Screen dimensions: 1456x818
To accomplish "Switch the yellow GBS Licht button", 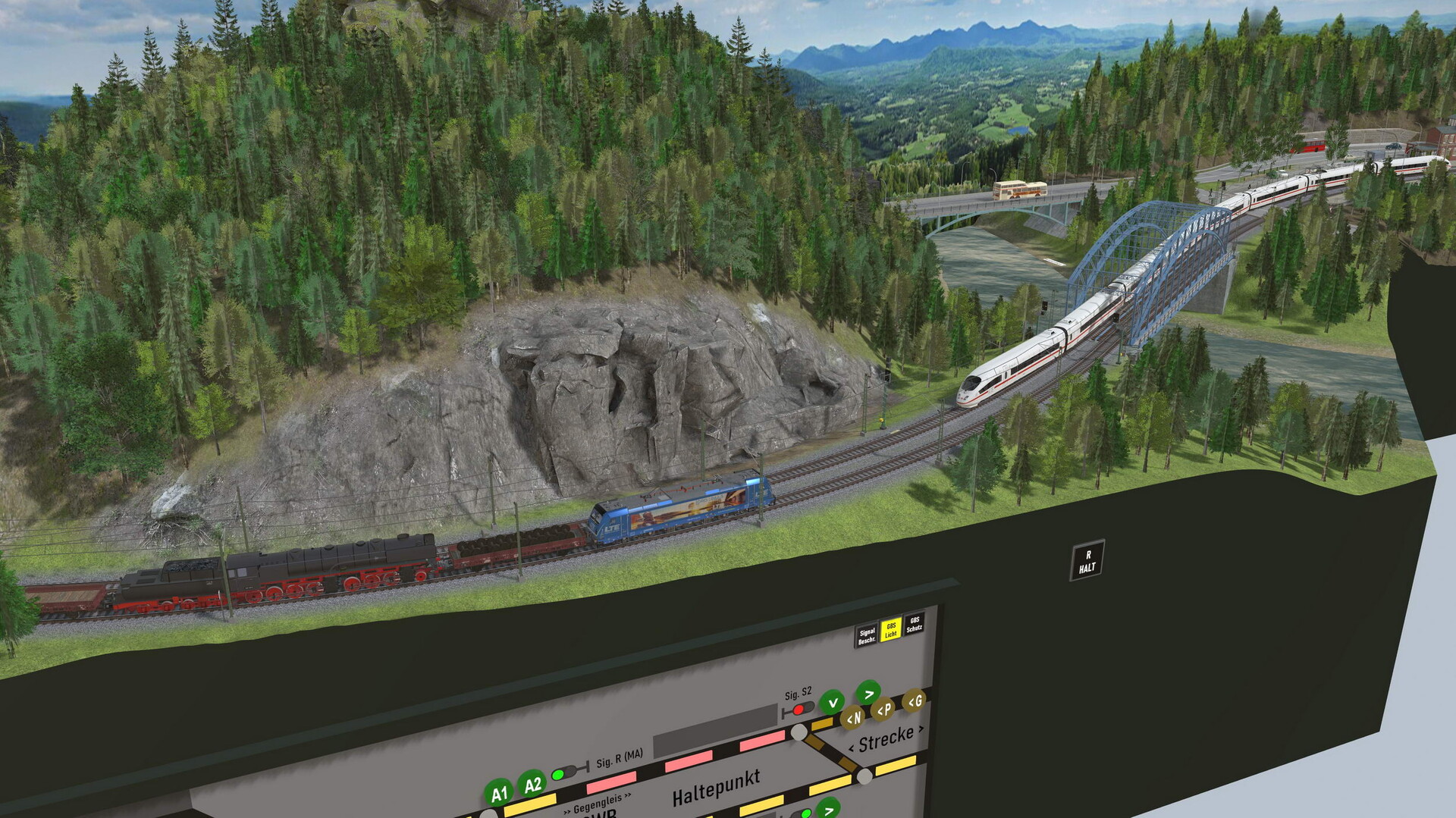I will [891, 629].
